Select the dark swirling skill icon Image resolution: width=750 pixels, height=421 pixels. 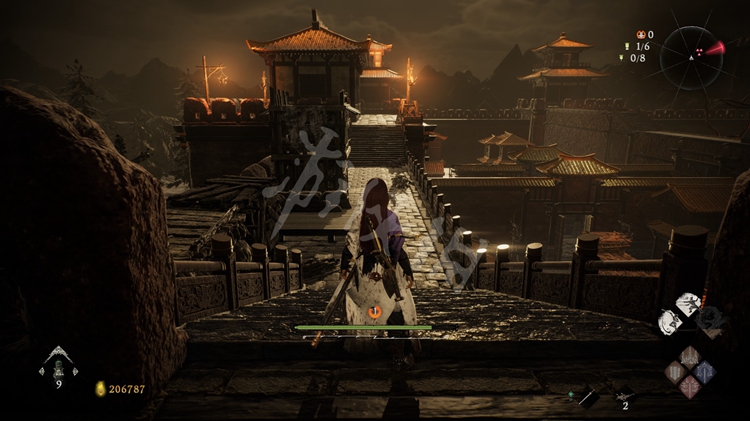pyautogui.click(x=710, y=318)
